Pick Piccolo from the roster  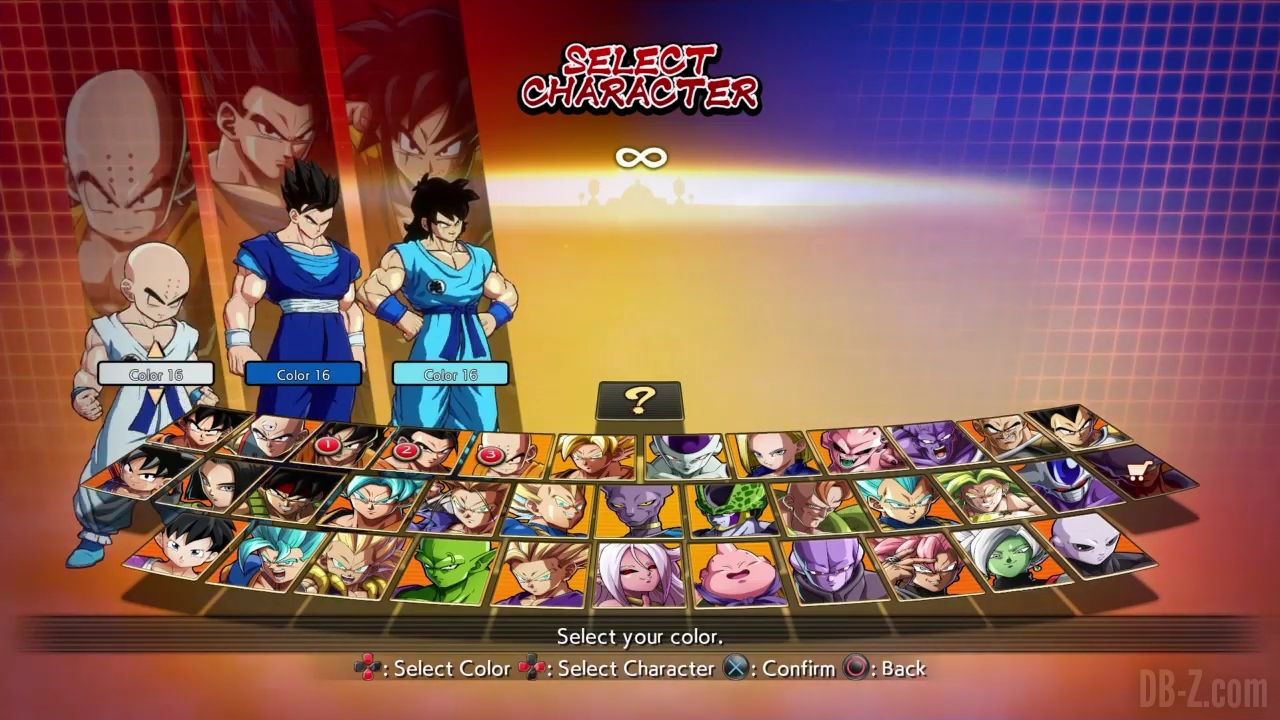(446, 571)
